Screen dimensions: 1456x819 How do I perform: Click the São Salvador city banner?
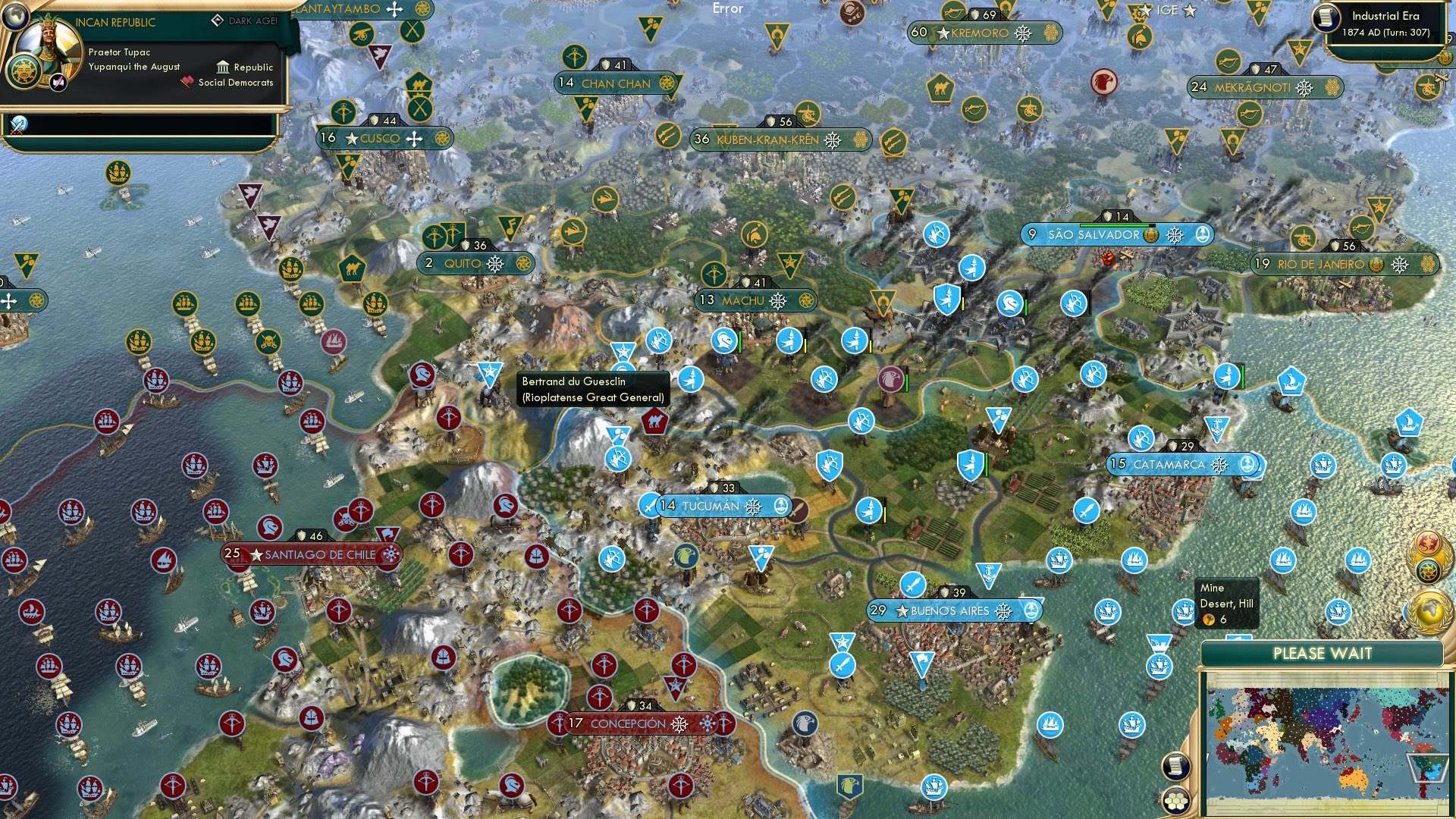(x=1093, y=235)
